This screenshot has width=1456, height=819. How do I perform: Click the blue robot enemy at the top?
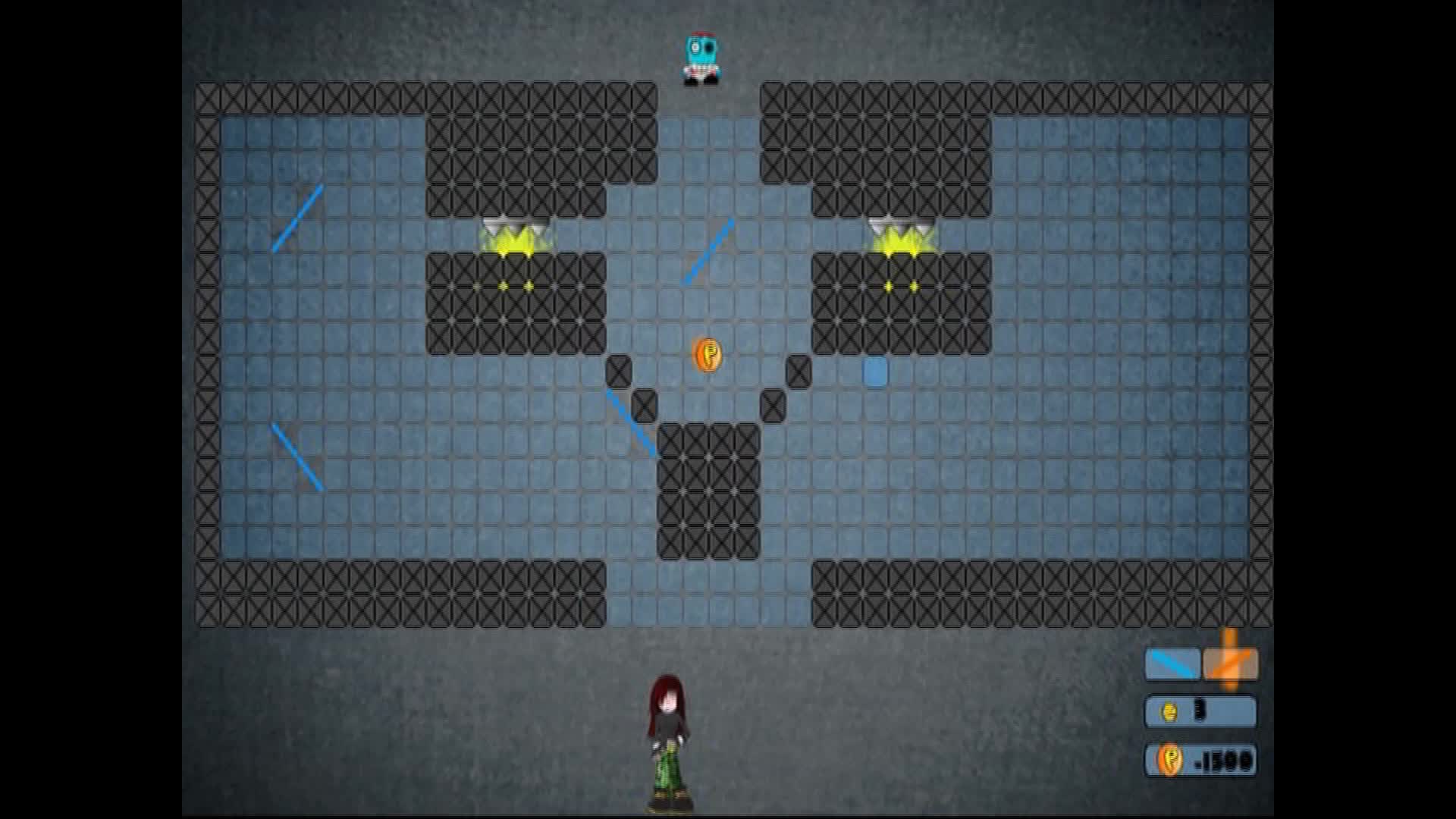click(x=701, y=57)
